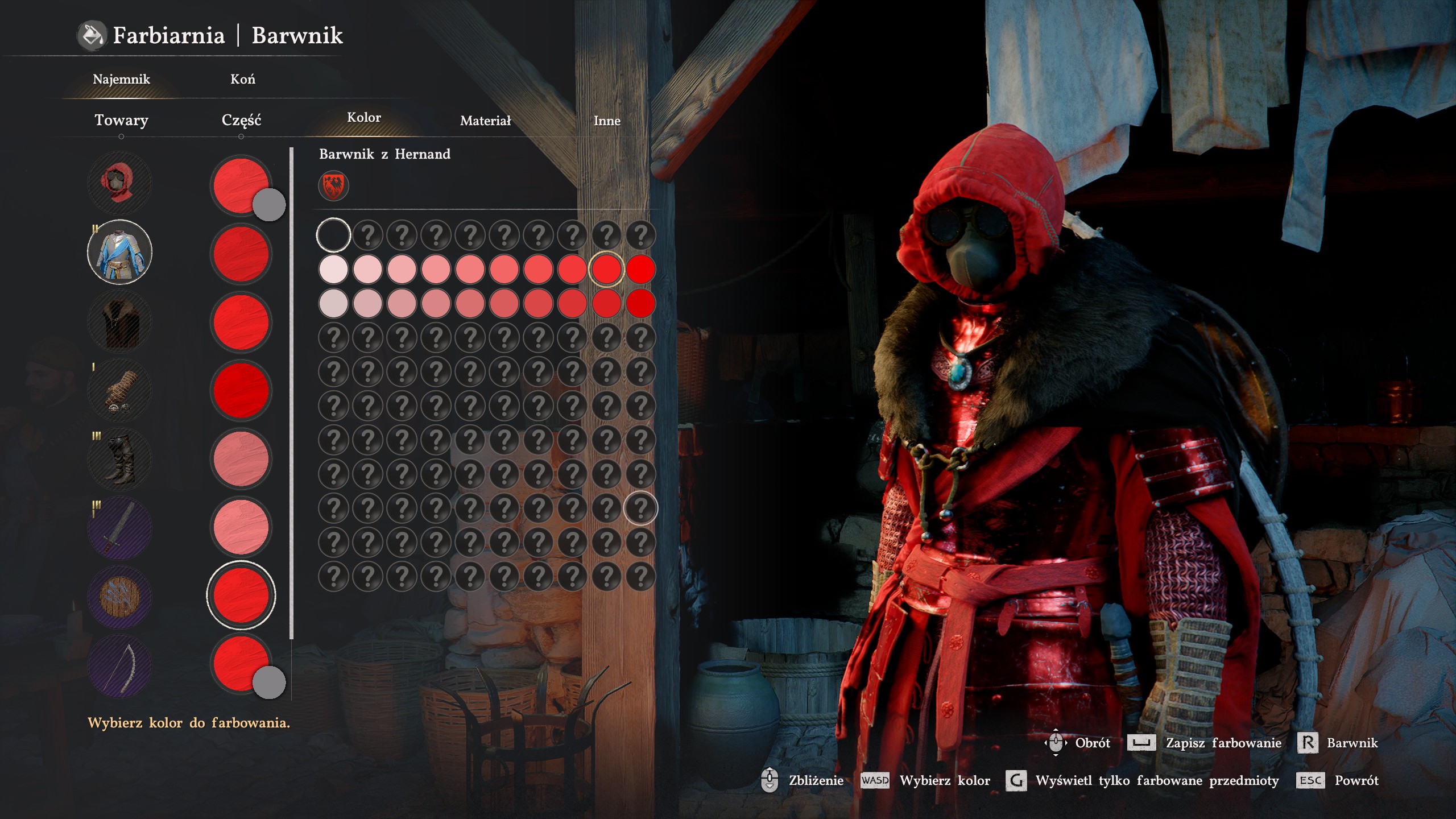This screenshot has width=1456, height=819.
Task: Pick the bow item slot
Action: (119, 666)
